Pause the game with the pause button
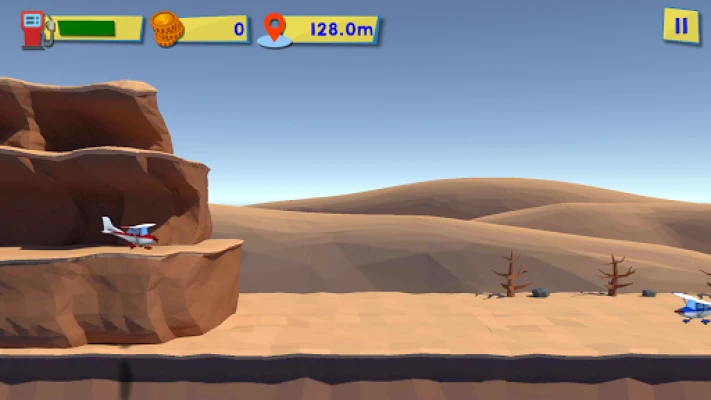The width and height of the screenshot is (711, 400). click(x=681, y=26)
